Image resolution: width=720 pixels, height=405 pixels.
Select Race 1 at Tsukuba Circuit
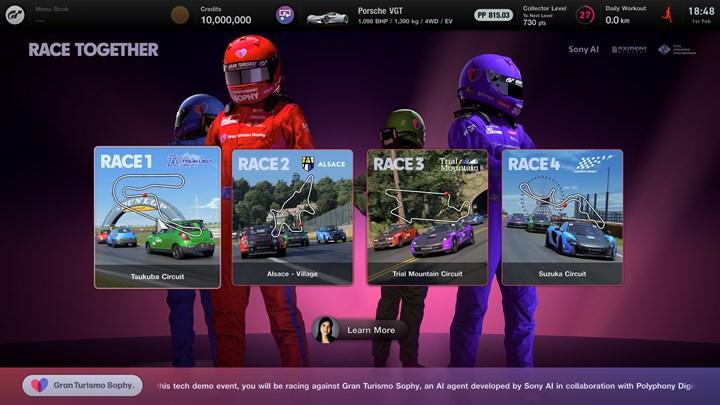click(157, 217)
